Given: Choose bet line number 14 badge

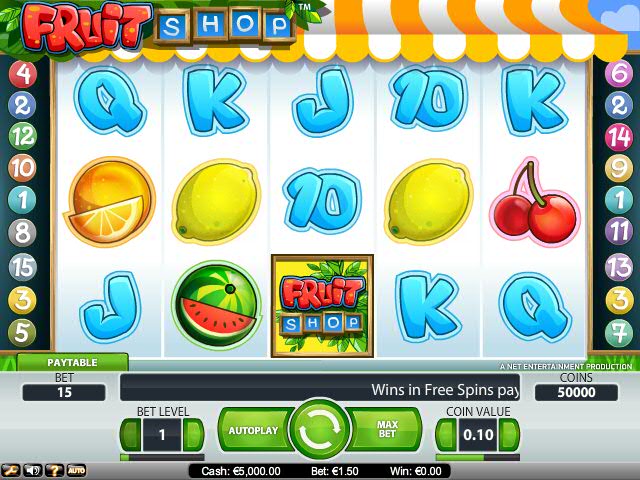Looking at the screenshot, I should [619, 136].
